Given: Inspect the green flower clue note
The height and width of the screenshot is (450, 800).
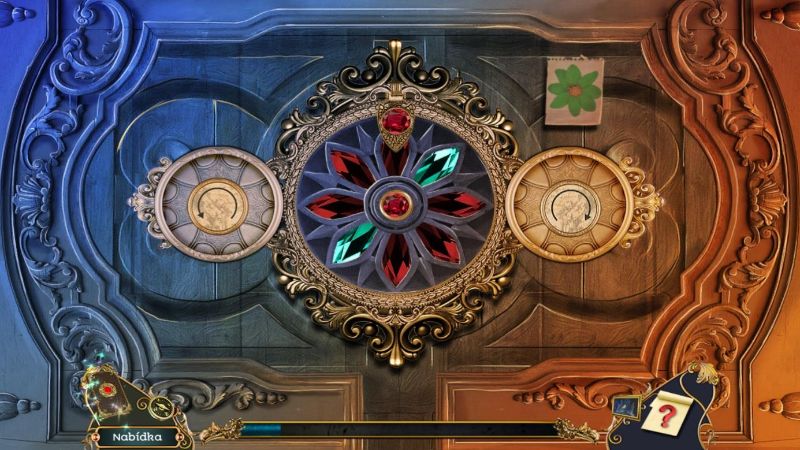Looking at the screenshot, I should pyautogui.click(x=574, y=91).
